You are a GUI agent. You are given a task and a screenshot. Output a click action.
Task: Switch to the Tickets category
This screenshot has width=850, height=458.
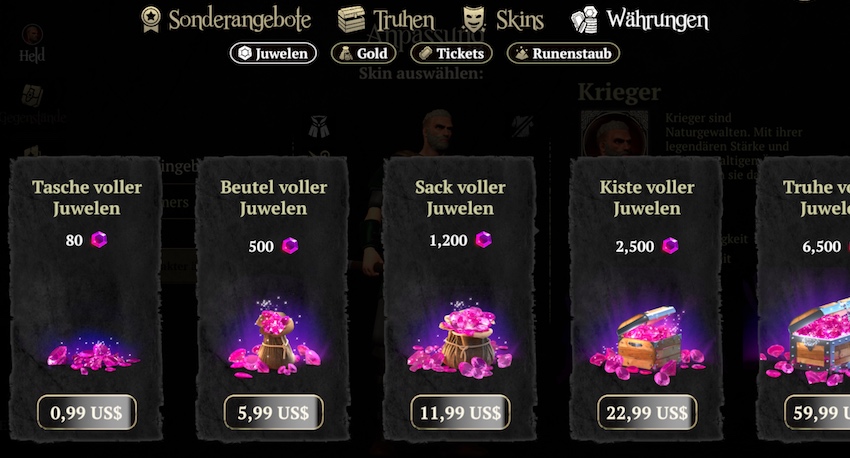[x=451, y=53]
